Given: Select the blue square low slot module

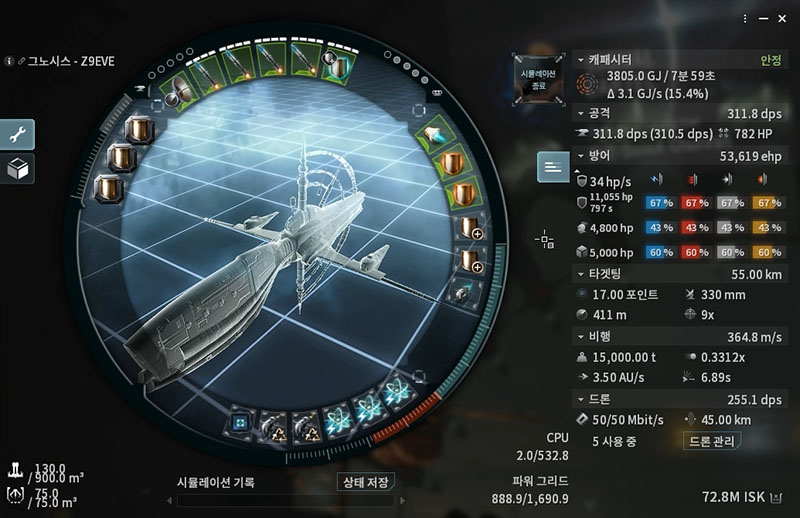Looking at the screenshot, I should [240, 422].
